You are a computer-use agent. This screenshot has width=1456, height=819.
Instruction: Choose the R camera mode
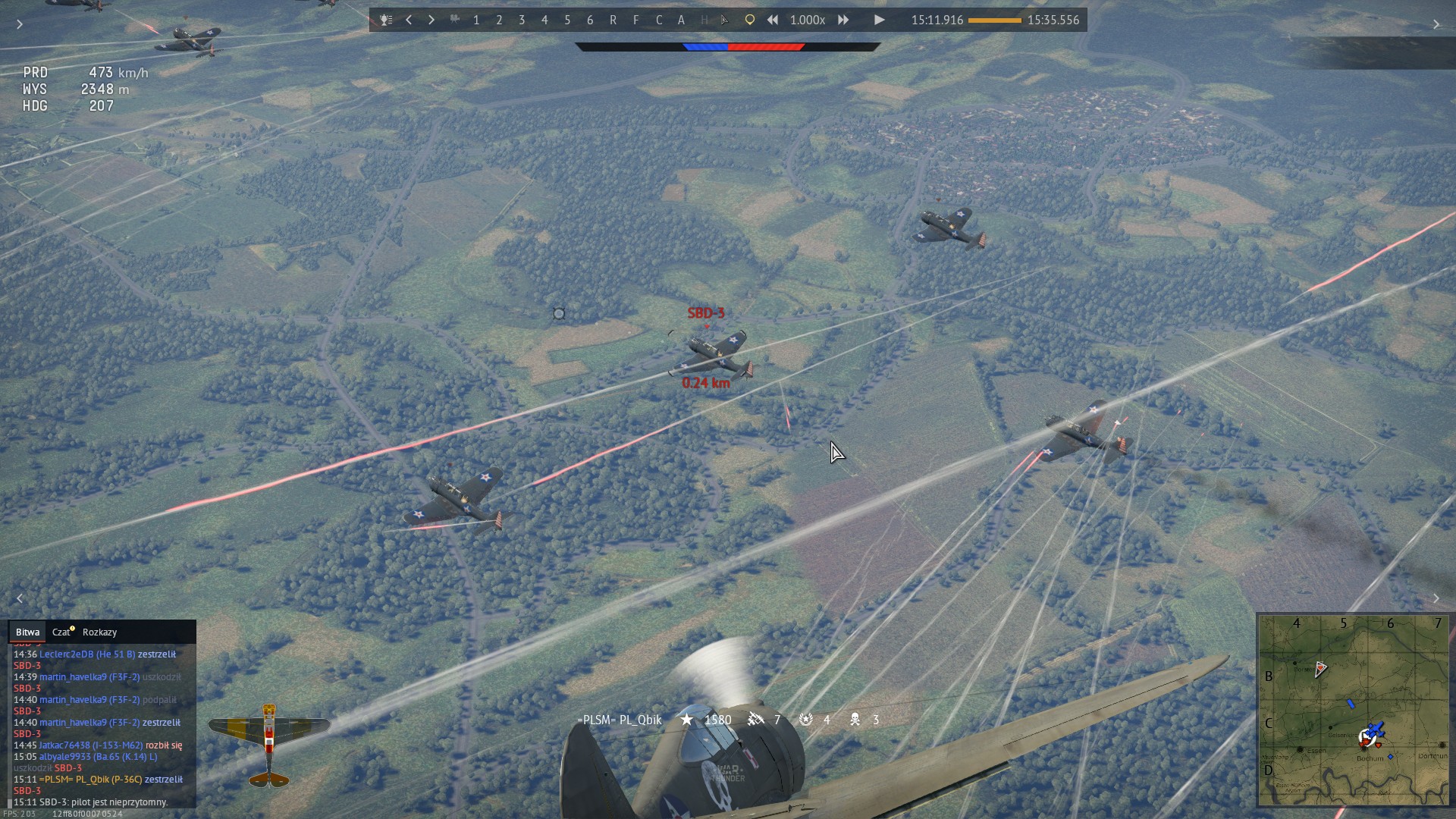(613, 20)
